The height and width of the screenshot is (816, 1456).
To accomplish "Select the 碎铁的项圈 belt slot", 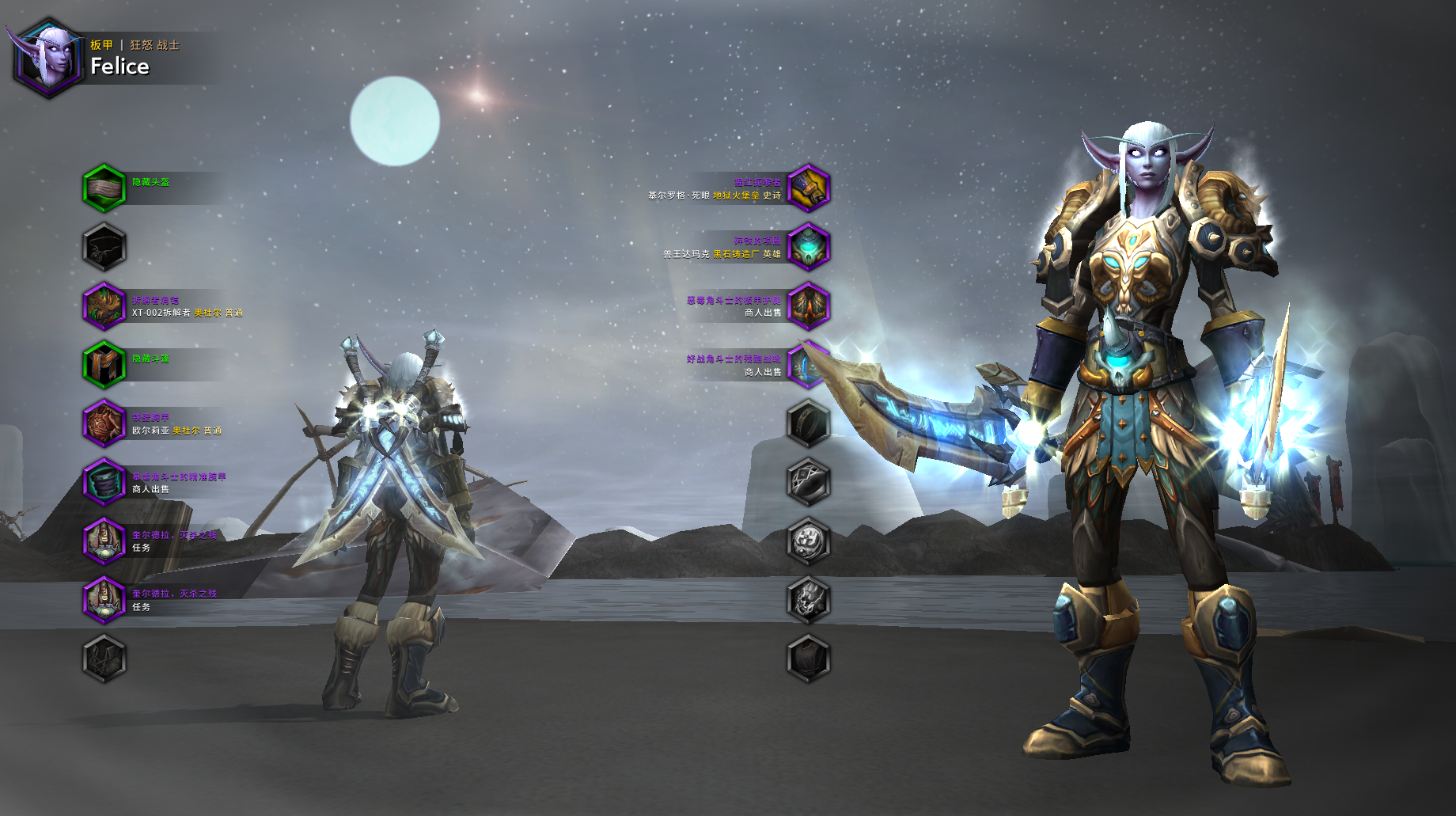I will (x=808, y=247).
